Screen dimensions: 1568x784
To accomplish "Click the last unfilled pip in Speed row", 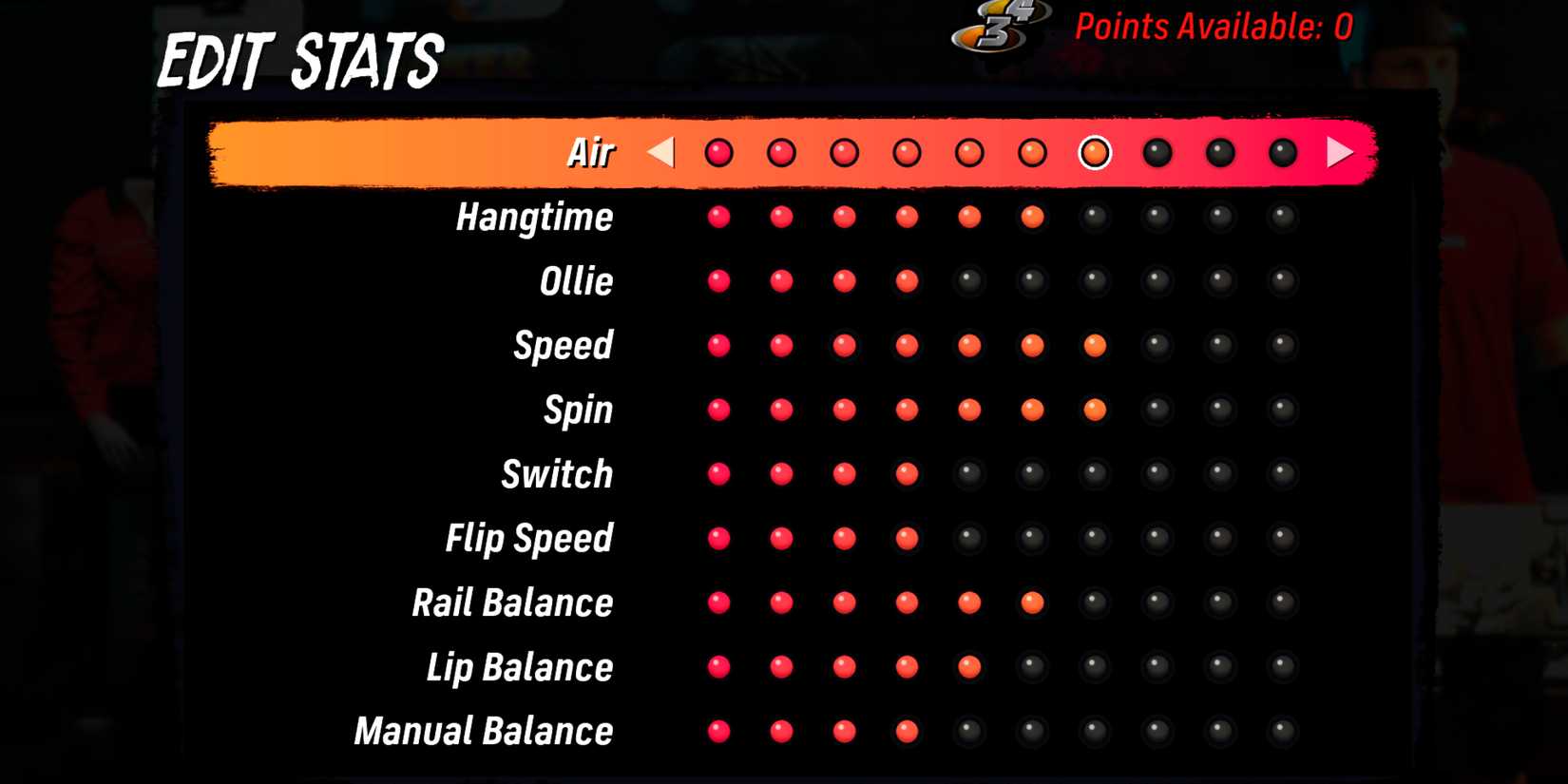I will [x=1282, y=345].
